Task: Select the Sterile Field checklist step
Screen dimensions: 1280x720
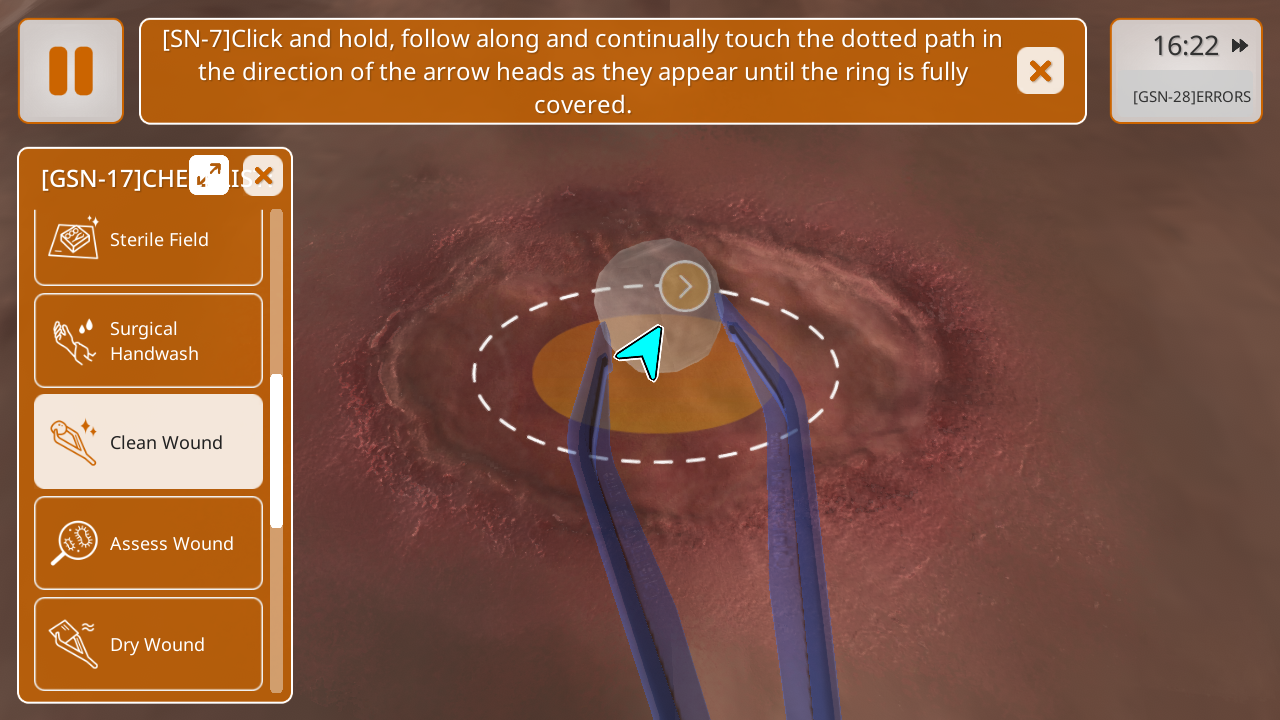Action: point(148,240)
